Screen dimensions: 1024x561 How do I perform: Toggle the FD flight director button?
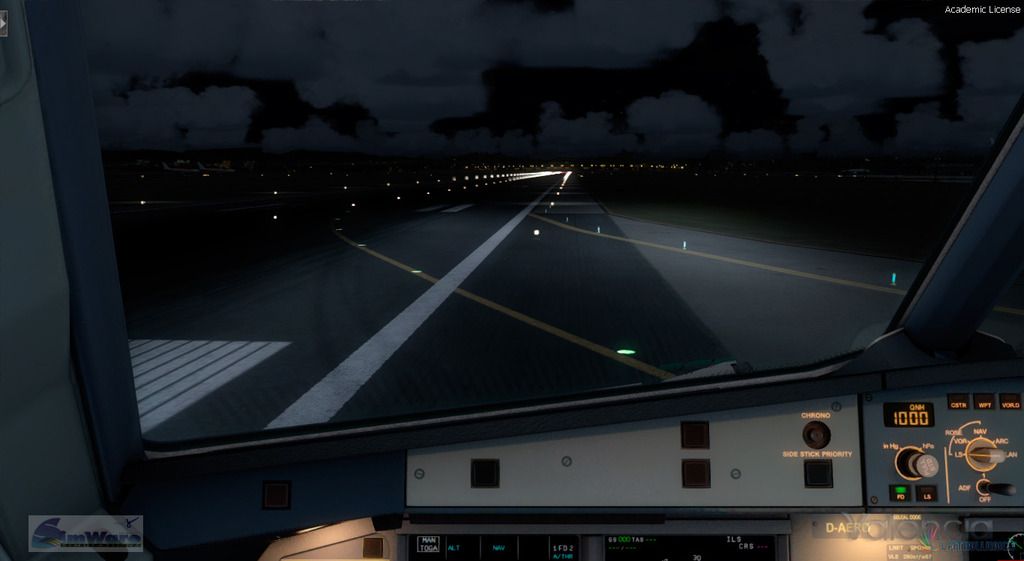click(900, 493)
